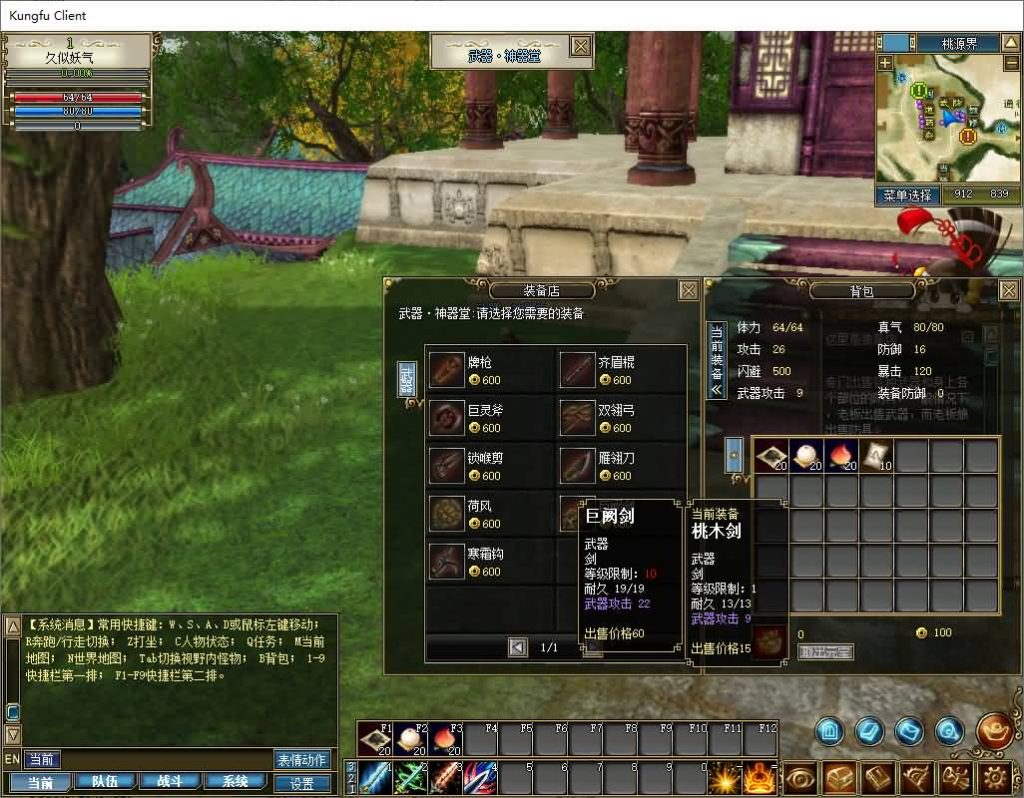Switch chat to the 队伍 team tab

tap(105, 782)
